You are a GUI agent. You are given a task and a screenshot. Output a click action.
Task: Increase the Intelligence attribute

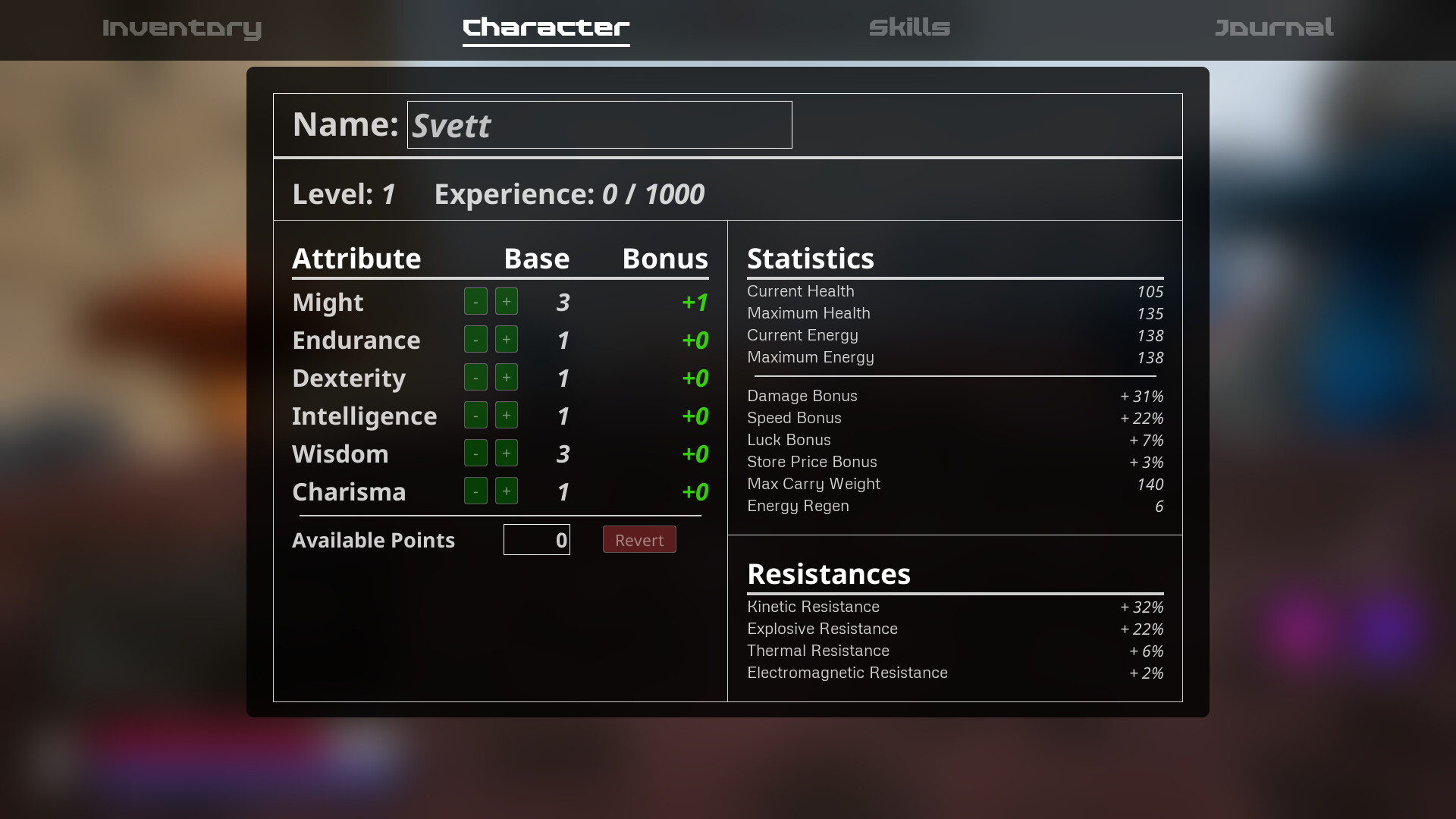pos(506,415)
